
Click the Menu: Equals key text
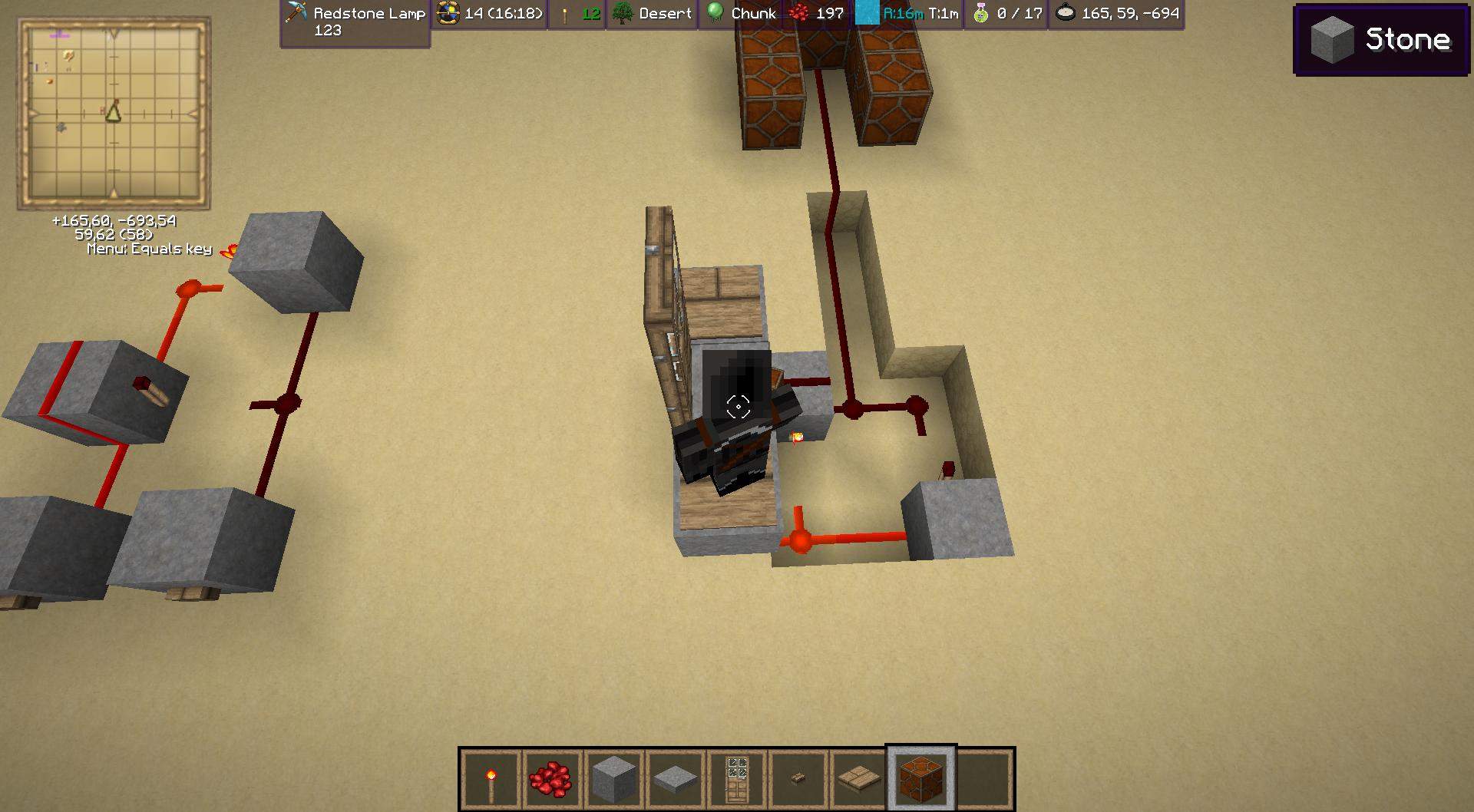(149, 249)
